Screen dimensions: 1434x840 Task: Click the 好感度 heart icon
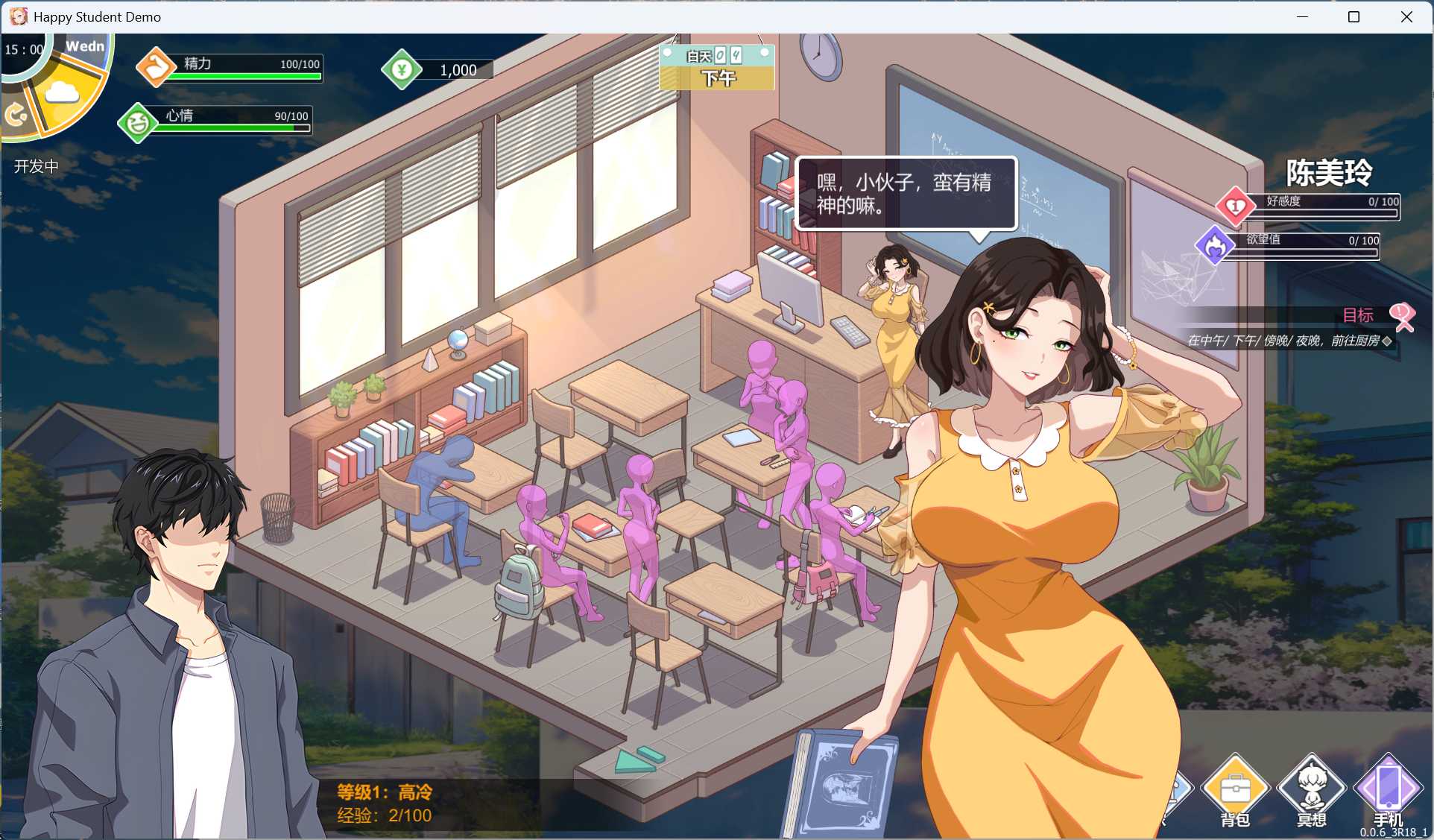coord(1234,206)
